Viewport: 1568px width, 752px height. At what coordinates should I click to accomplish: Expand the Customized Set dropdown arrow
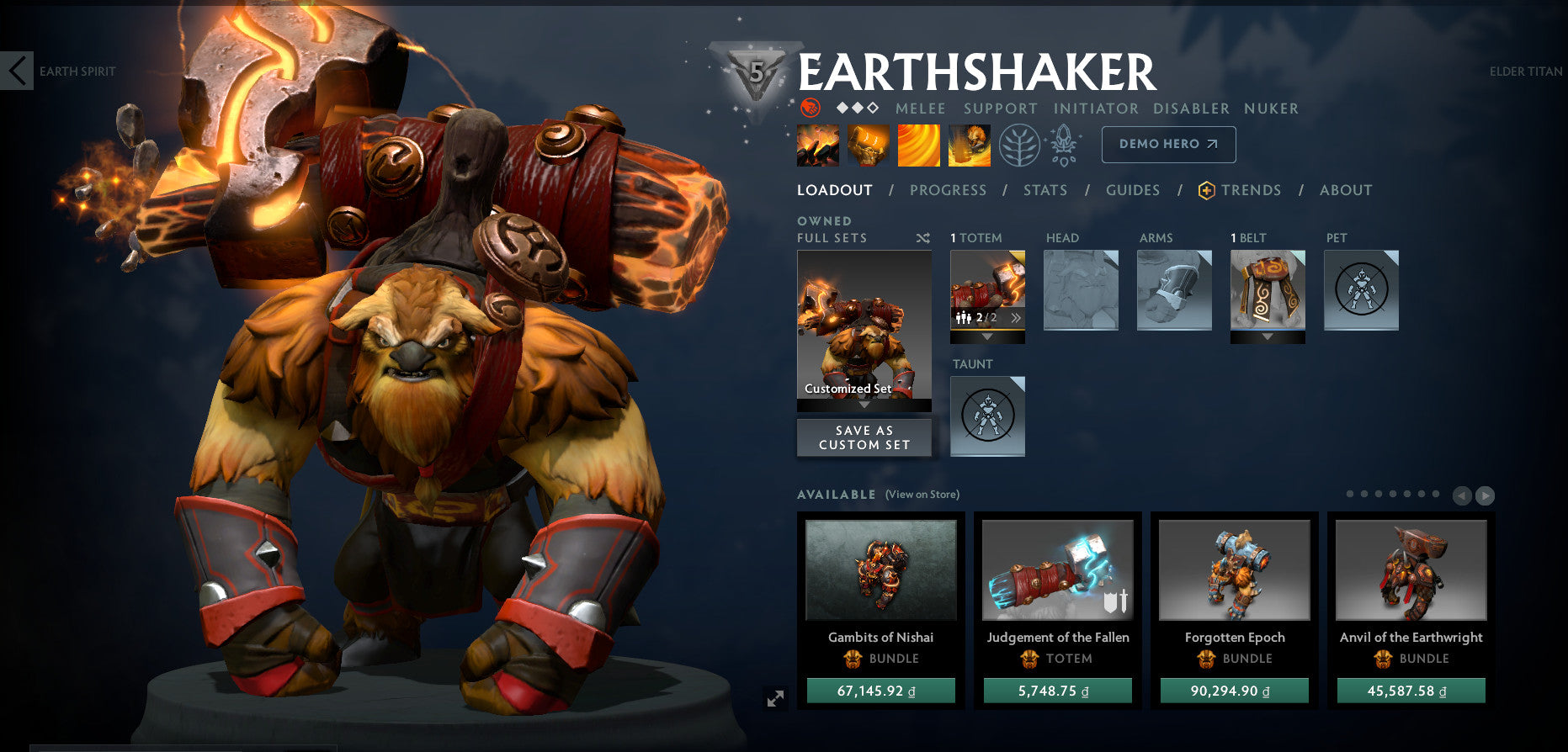click(x=864, y=404)
